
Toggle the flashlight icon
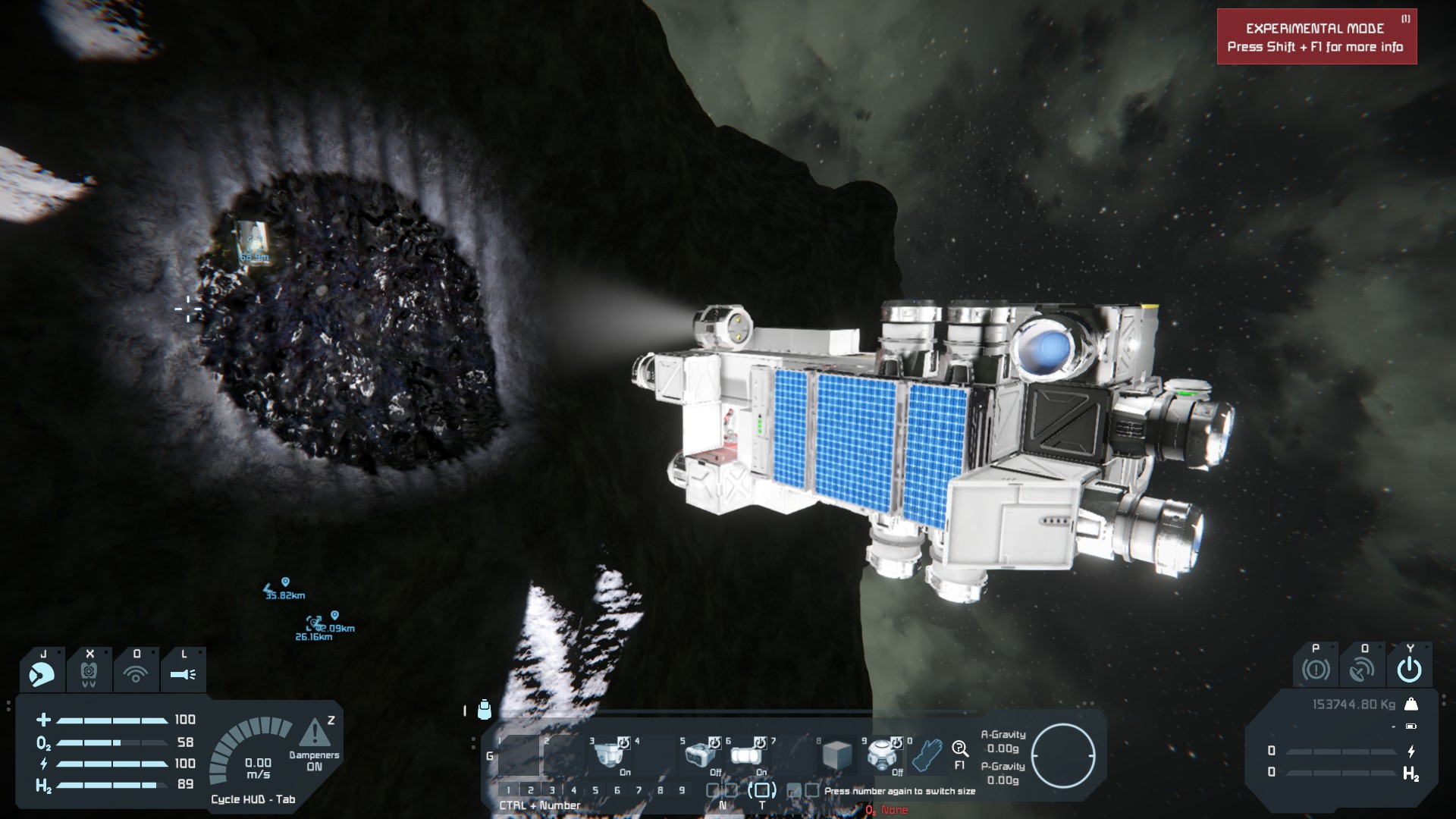[x=183, y=673]
